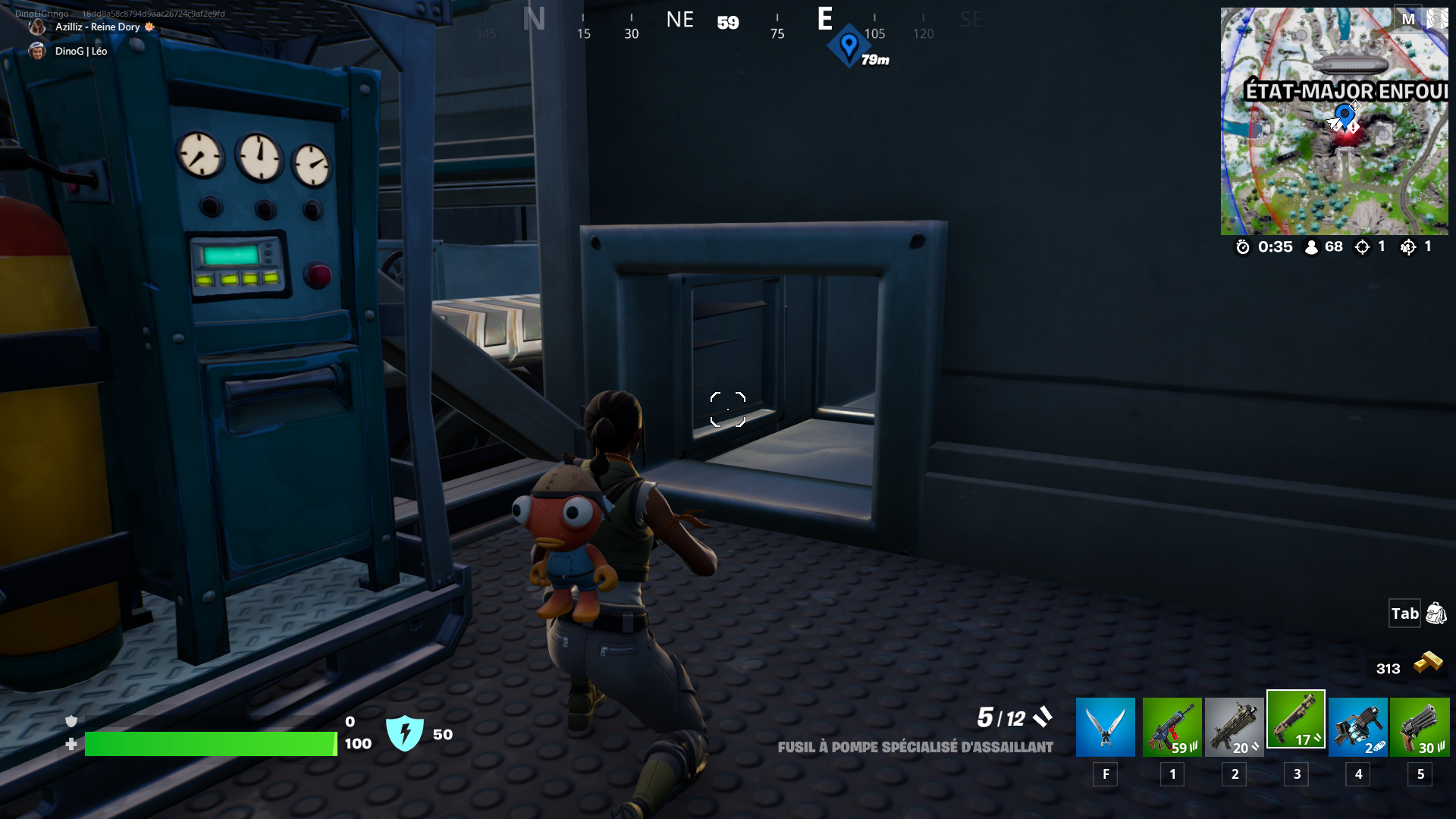The height and width of the screenshot is (819, 1456).
Task: Select the revolver in slot 5
Action: [x=1420, y=726]
